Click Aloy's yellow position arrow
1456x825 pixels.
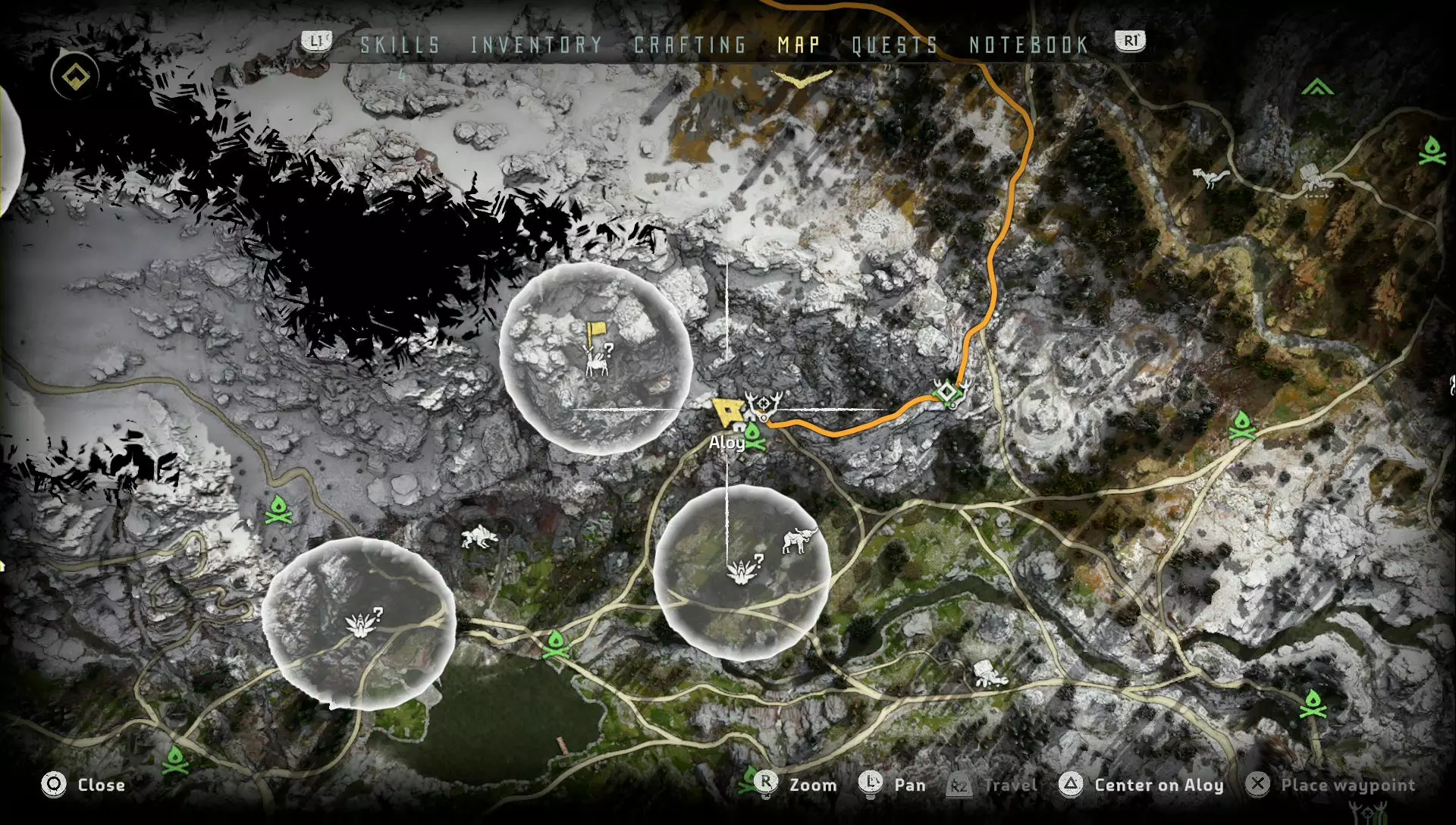pos(728,412)
